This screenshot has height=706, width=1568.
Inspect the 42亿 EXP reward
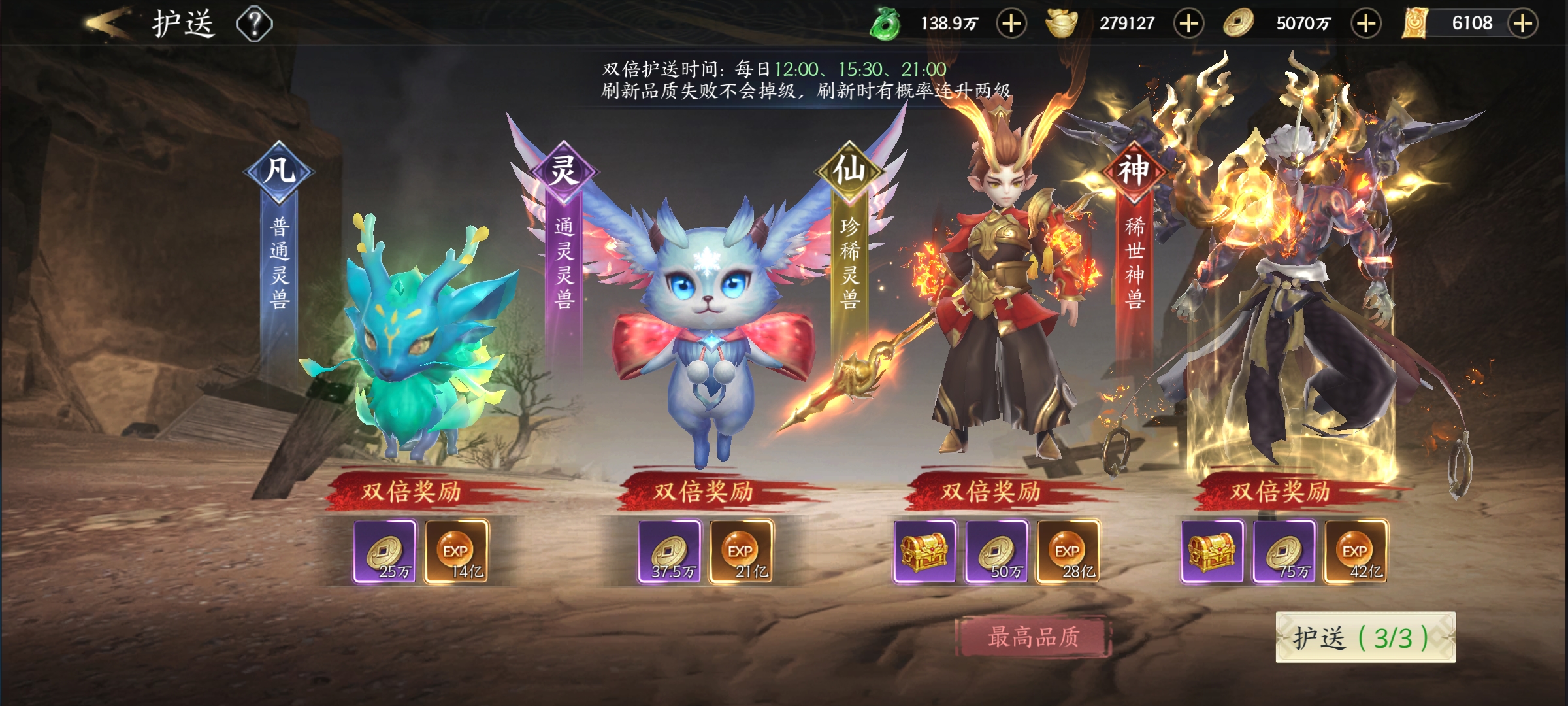coord(1355,552)
